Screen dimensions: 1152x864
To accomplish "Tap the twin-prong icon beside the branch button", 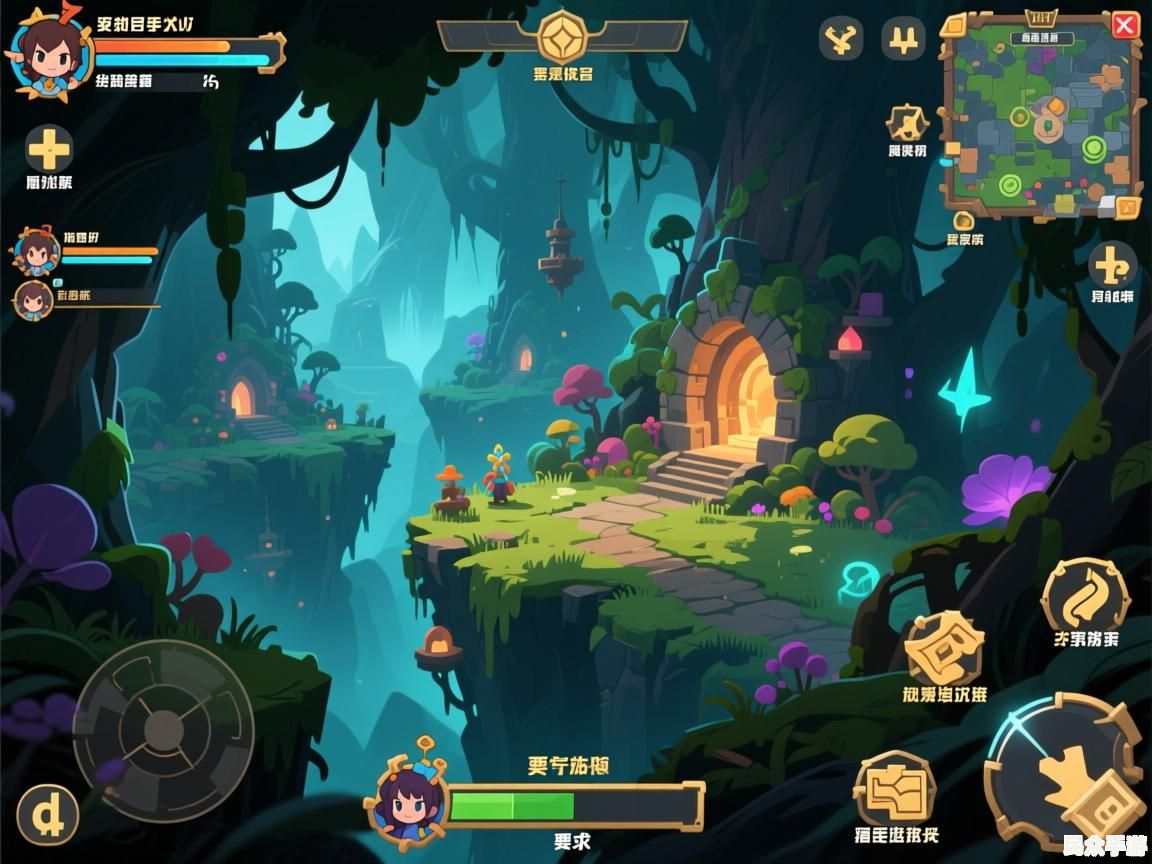I will [903, 39].
